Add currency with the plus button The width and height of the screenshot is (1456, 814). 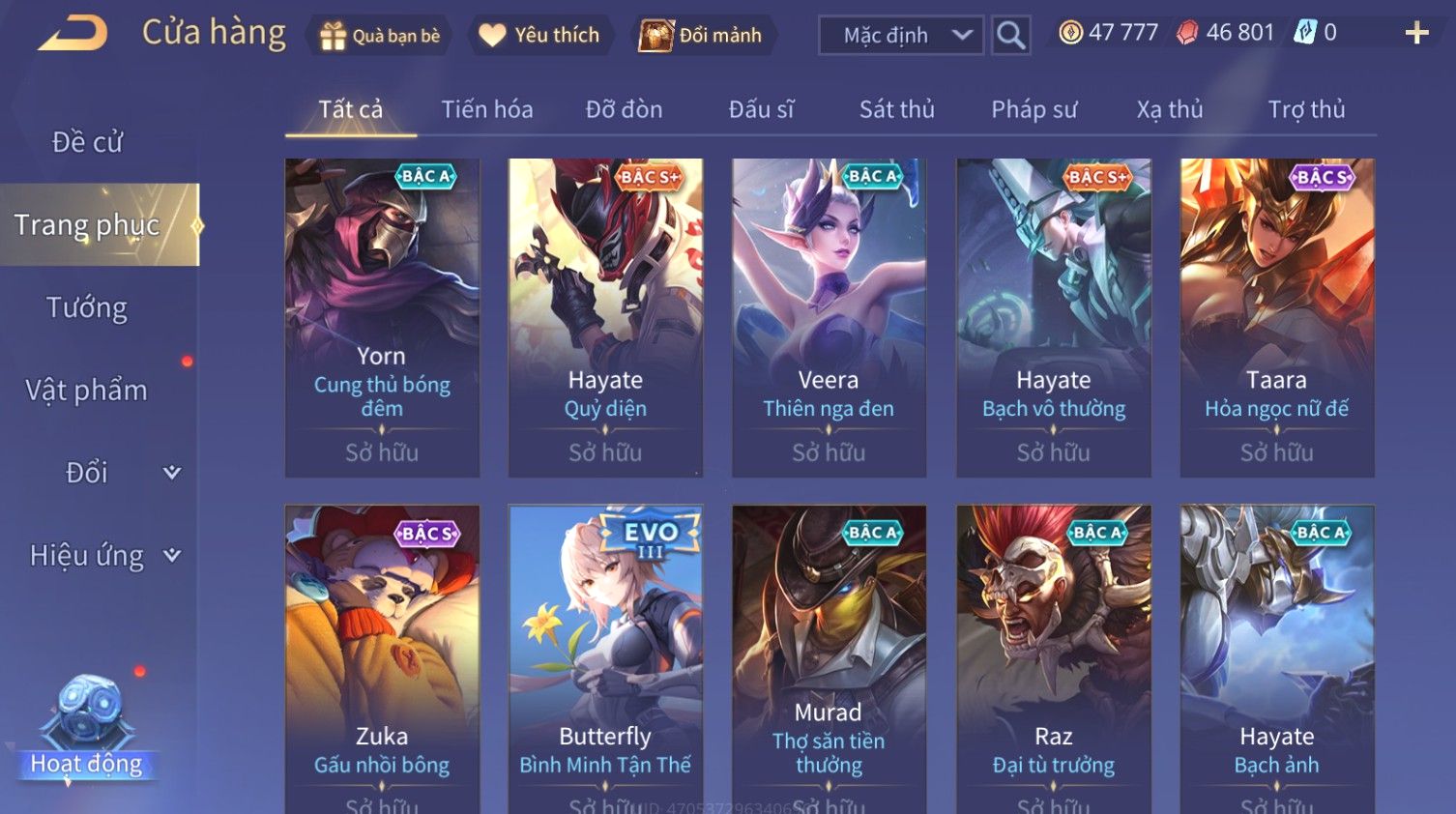(x=1416, y=34)
